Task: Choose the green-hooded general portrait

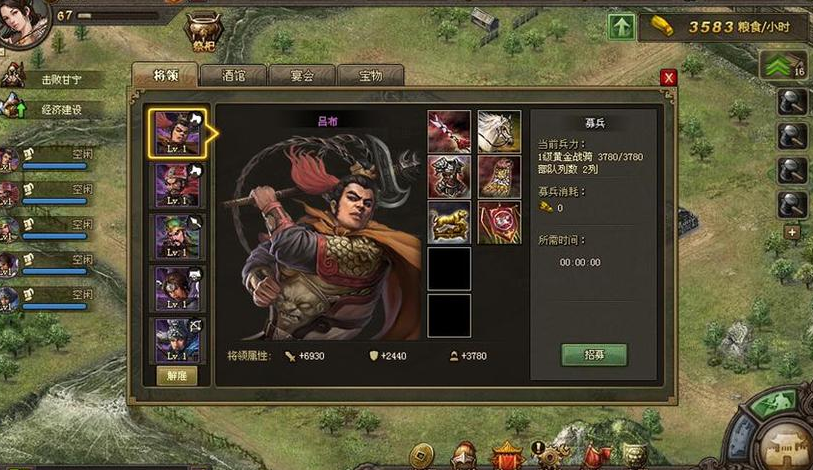Action: click(x=178, y=237)
